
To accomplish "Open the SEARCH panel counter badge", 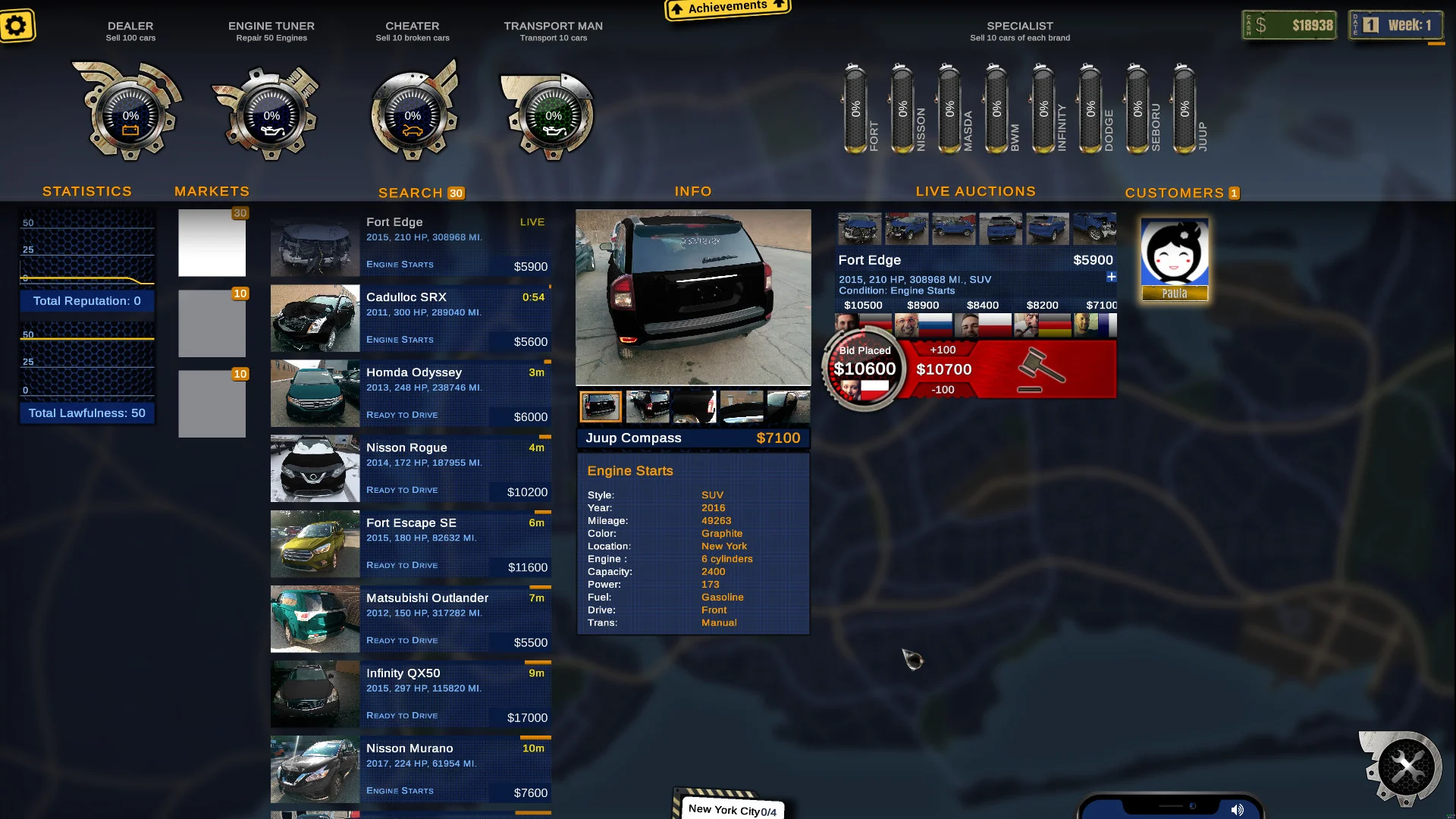I will (x=457, y=193).
